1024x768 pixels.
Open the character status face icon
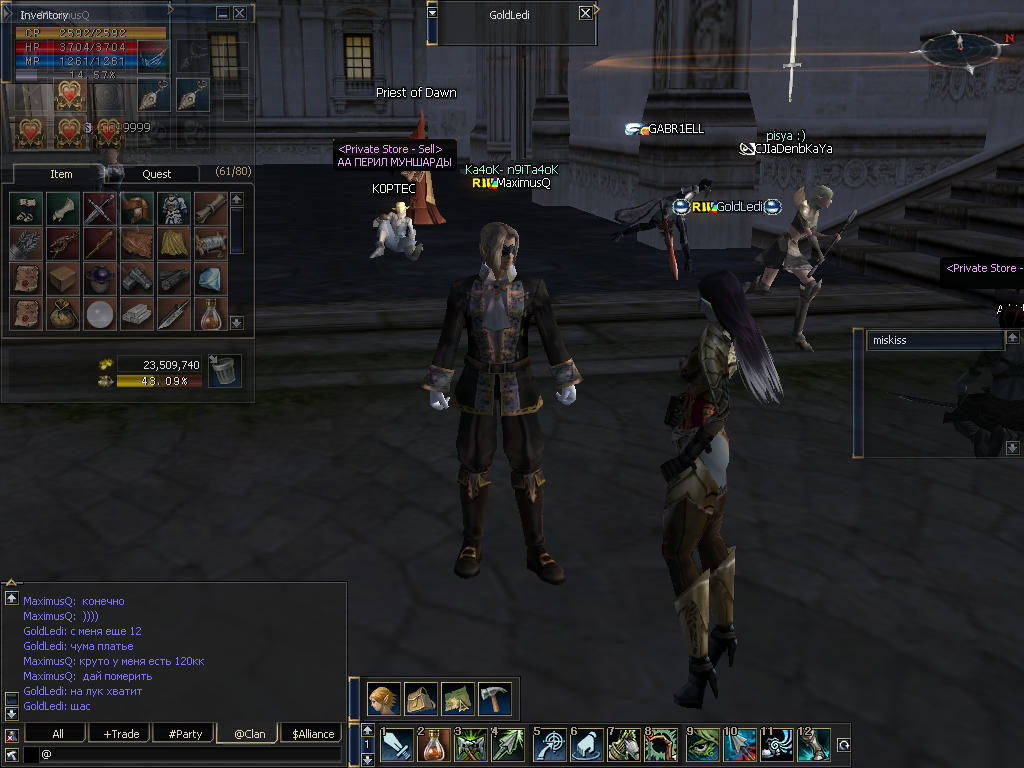tap(384, 698)
